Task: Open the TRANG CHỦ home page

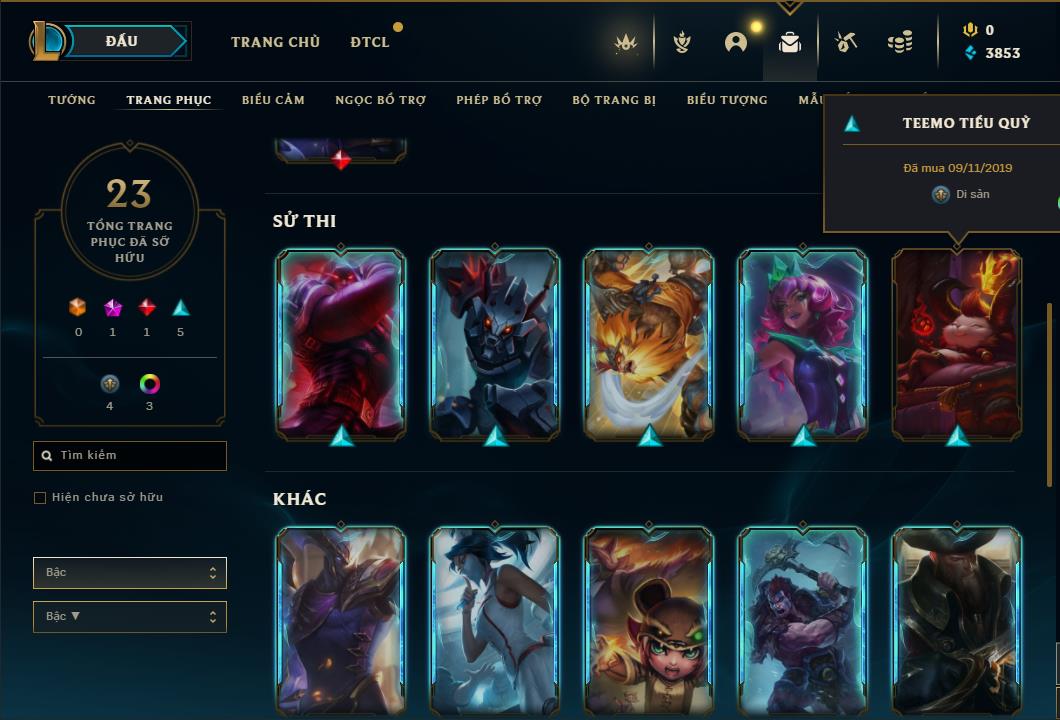Action: coord(275,42)
